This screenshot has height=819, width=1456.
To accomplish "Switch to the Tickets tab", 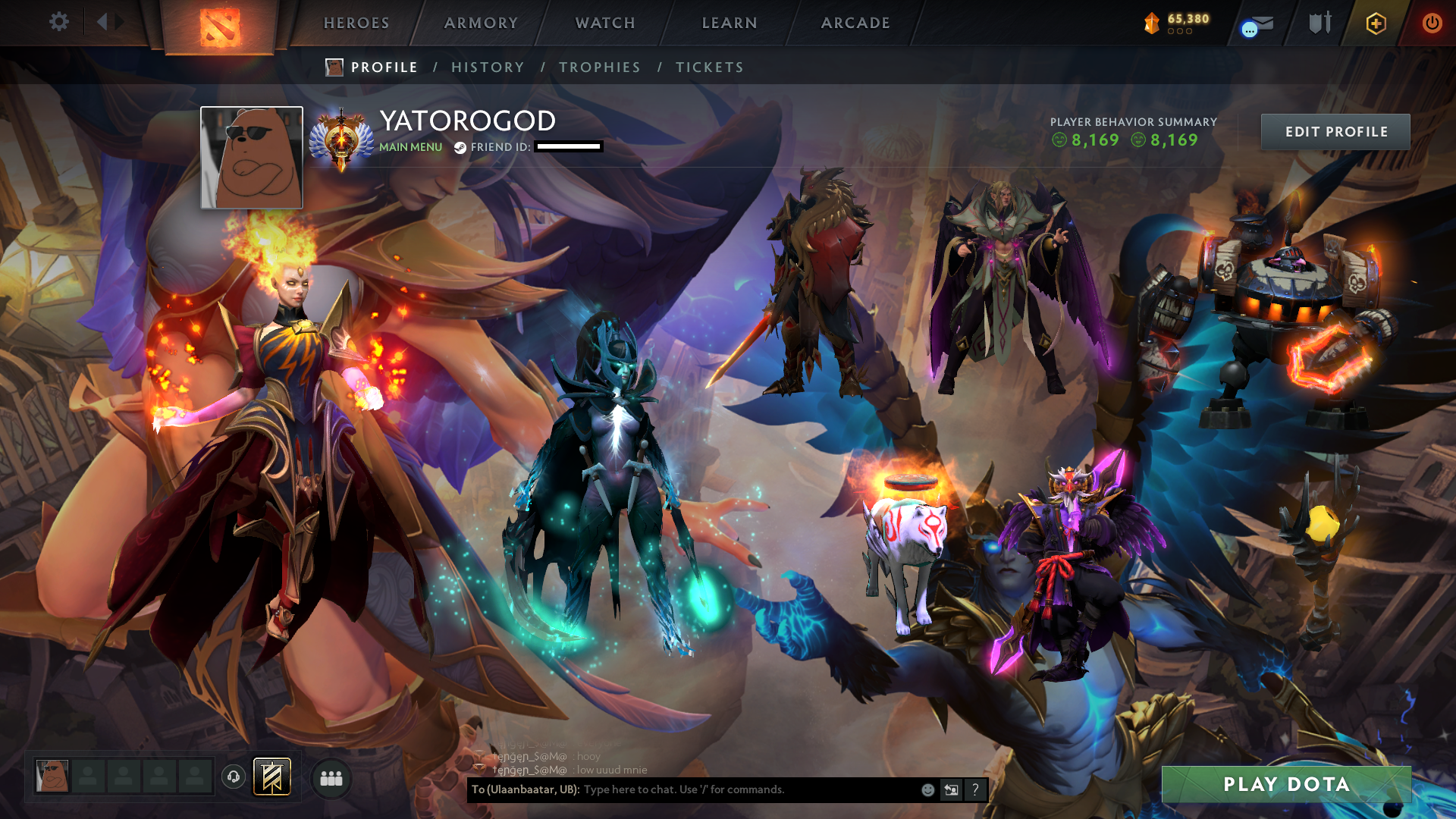I will coord(710,67).
